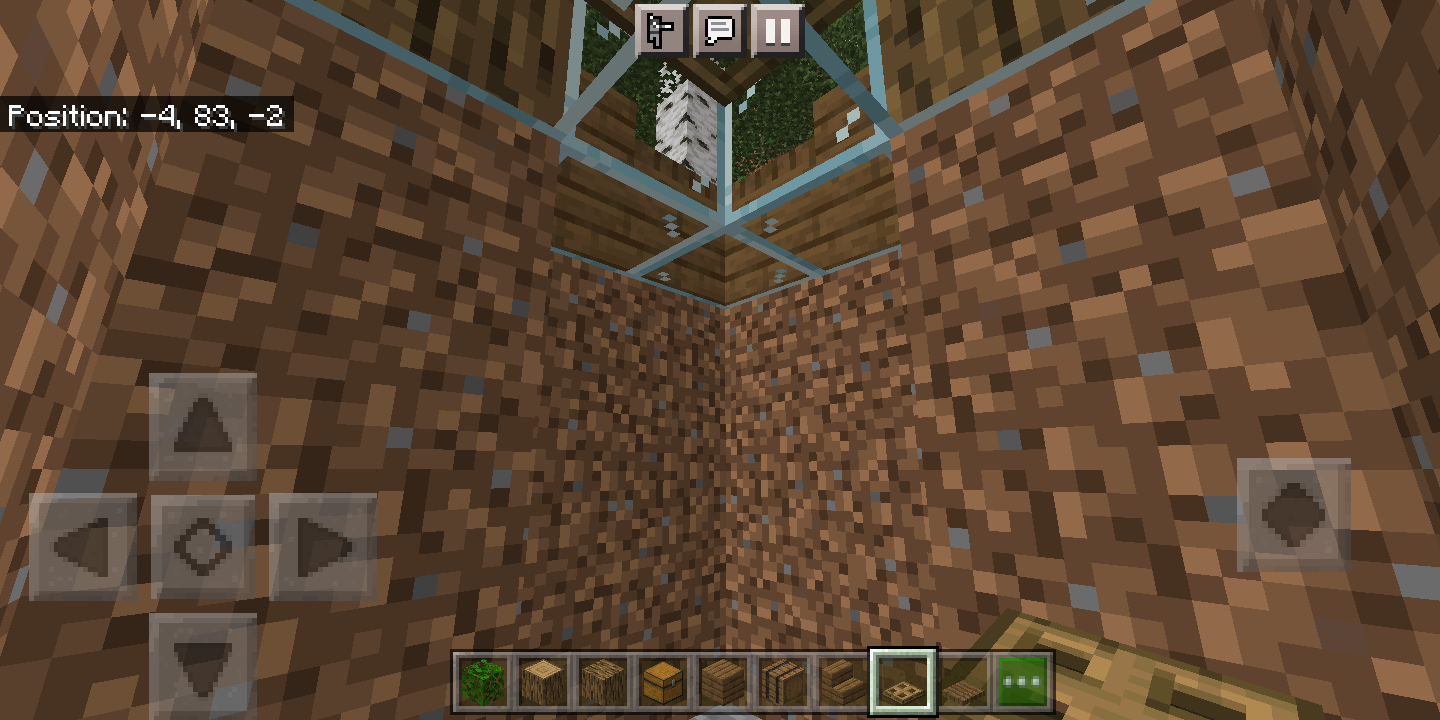1440x720 pixels.
Task: Tap the Position coordinates display
Action: tap(146, 117)
